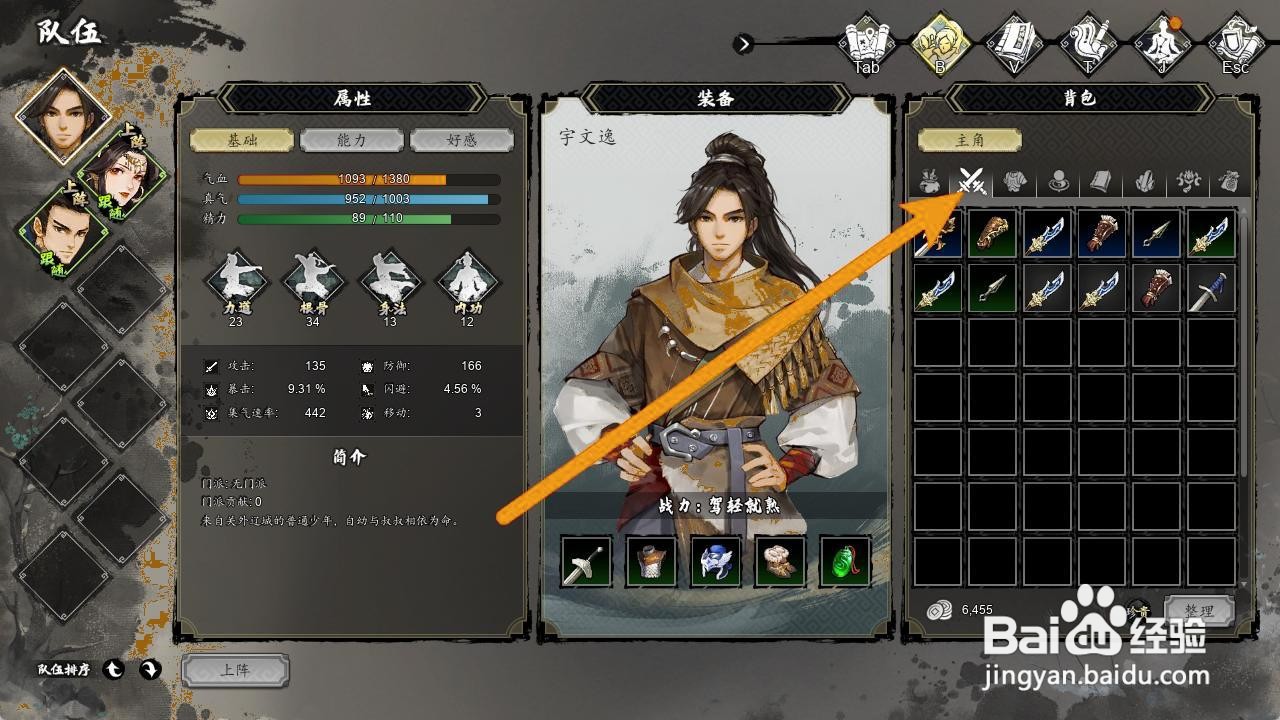Select the equipped sword slot under the character

click(586, 562)
